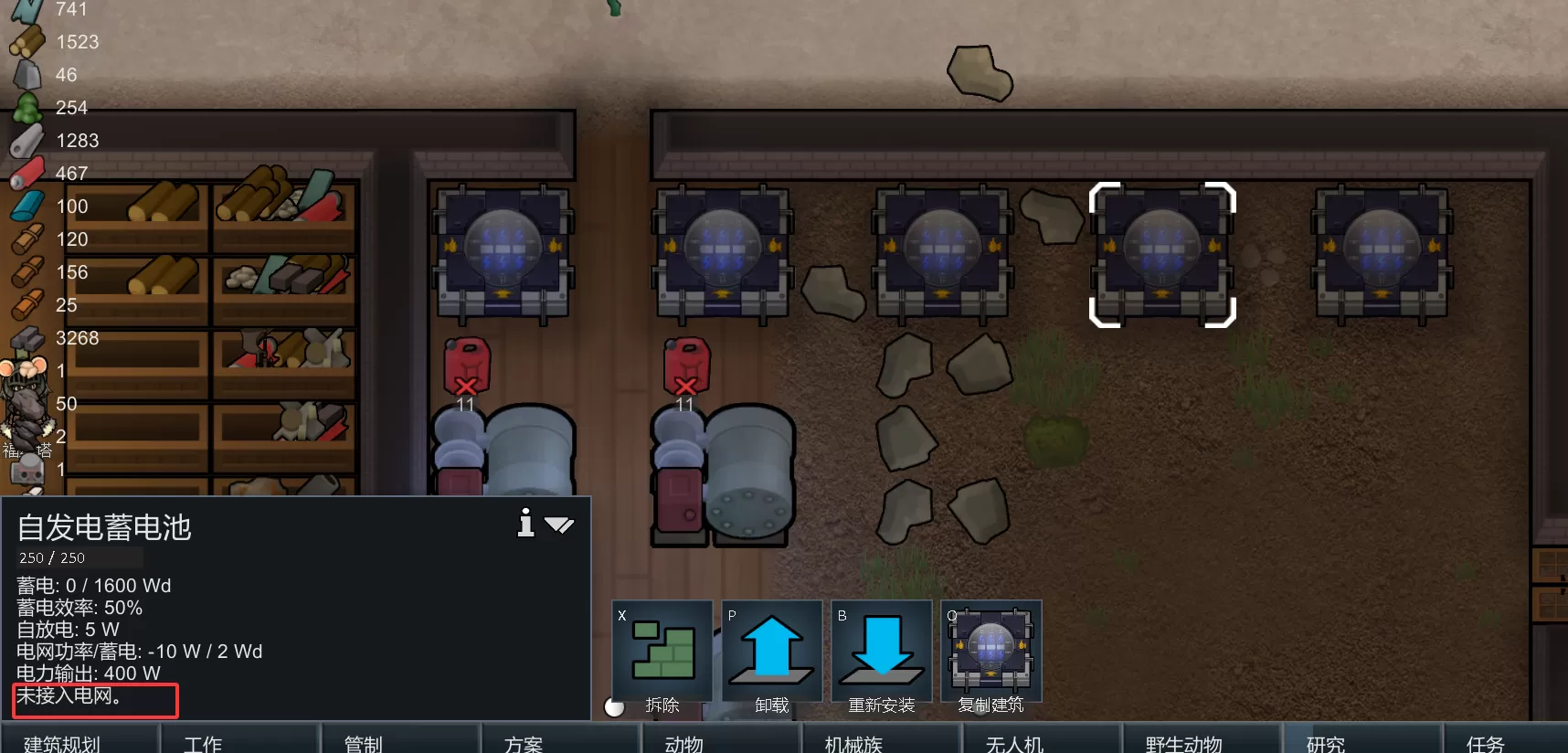The image size is (1568, 753).
Task: Click the dropdown arrow beside the info icon
Action: click(559, 525)
